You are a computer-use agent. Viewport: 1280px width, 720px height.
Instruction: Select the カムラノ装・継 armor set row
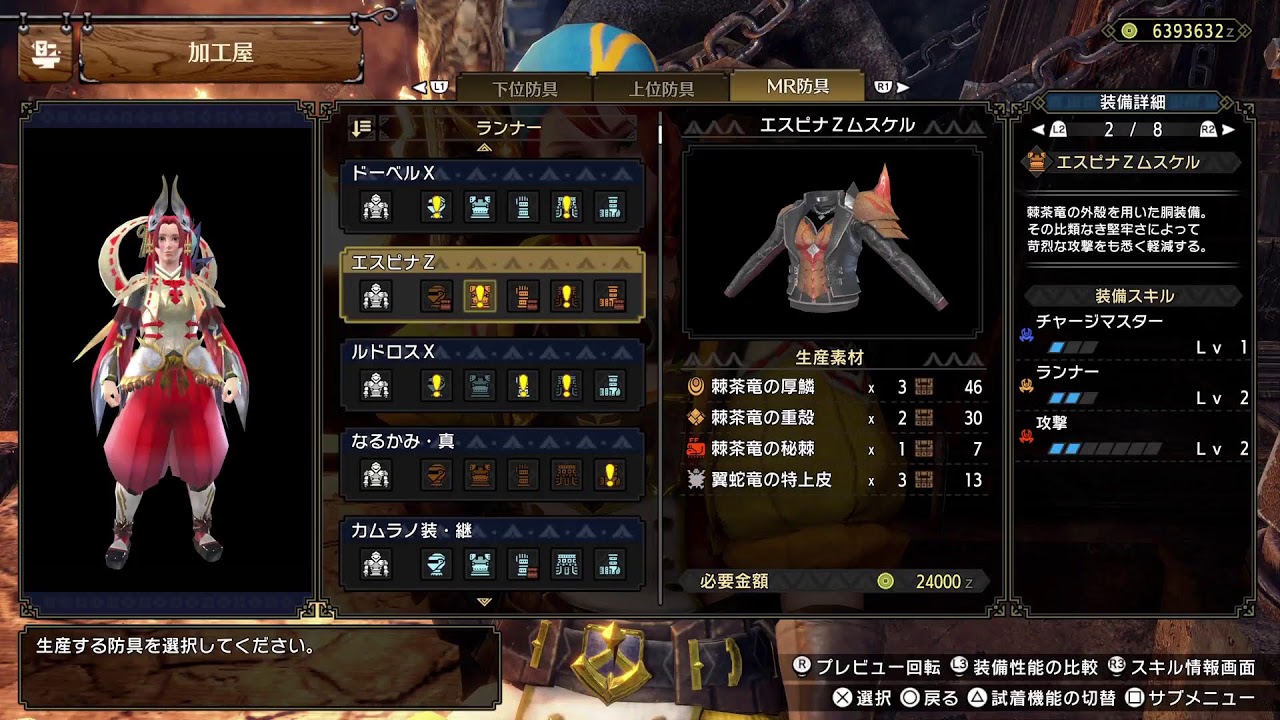(492, 552)
